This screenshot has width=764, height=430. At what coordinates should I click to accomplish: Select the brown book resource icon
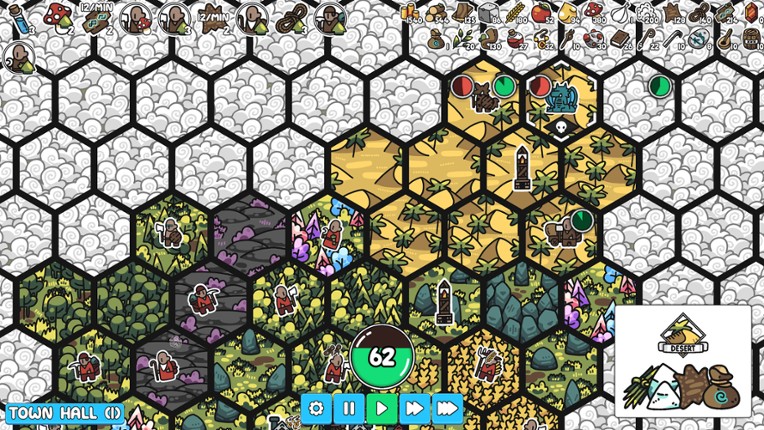pos(618,39)
